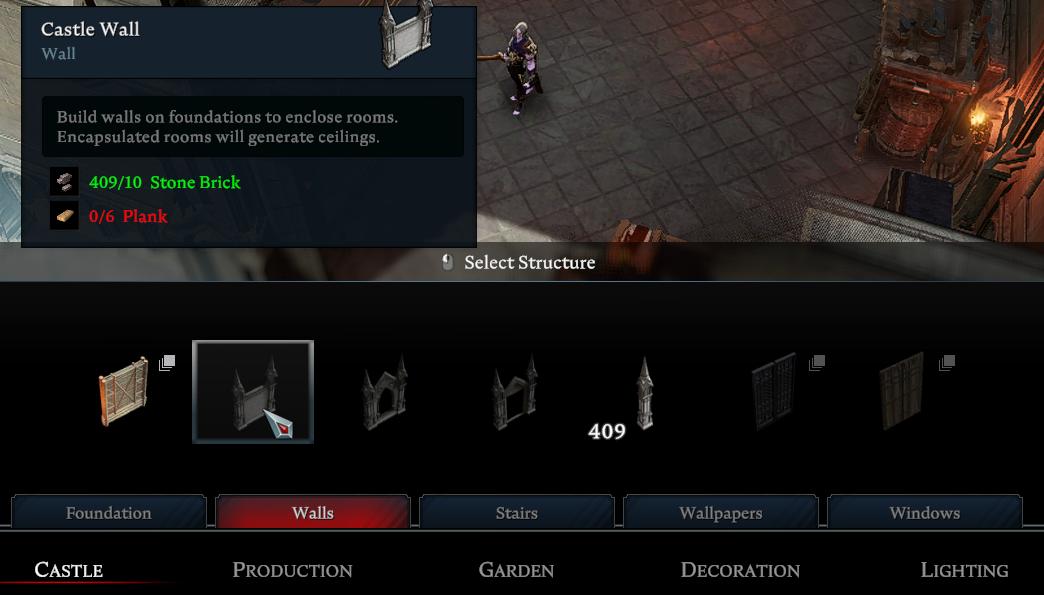
Task: Switch to the Walls tab
Action: pos(313,513)
